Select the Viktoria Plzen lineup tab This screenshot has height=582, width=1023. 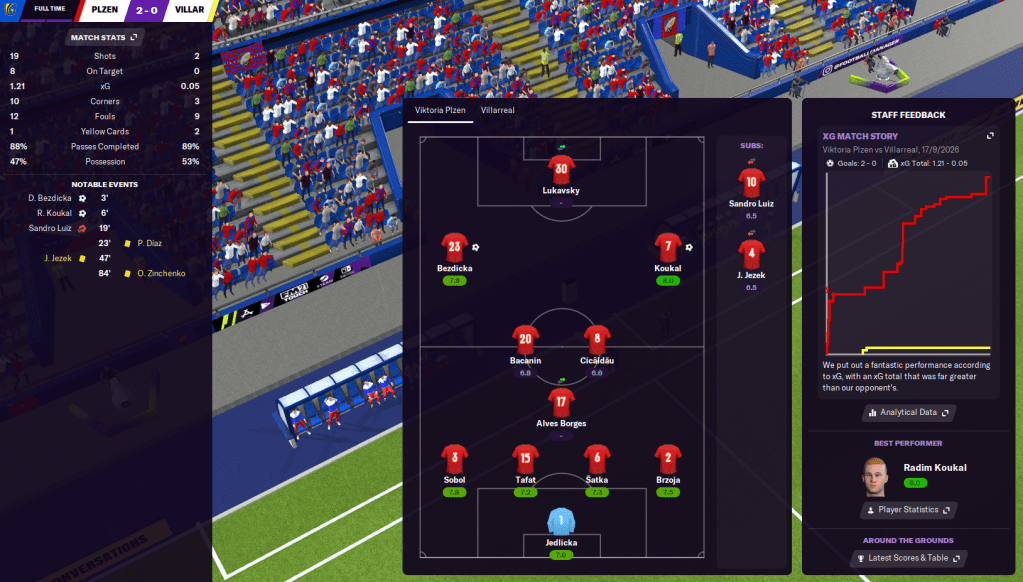(x=440, y=110)
